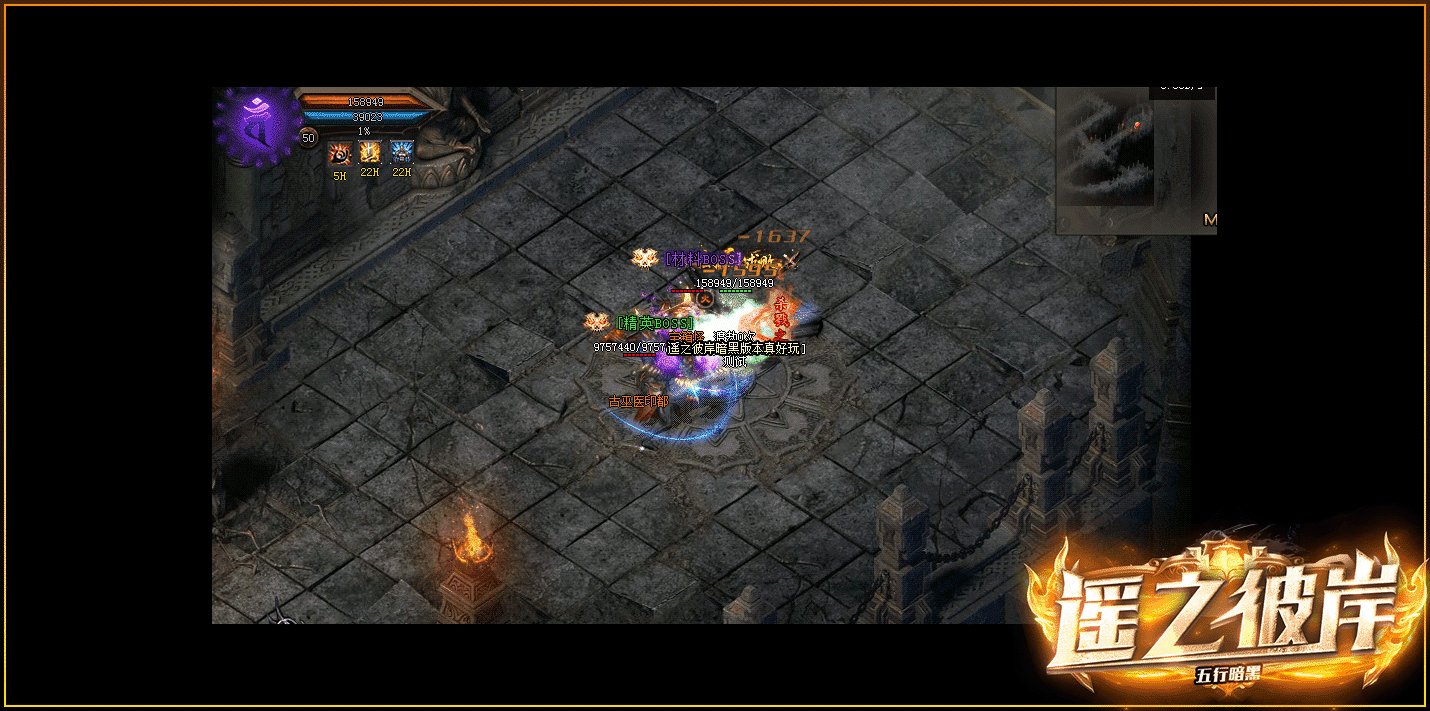
Task: Select the golden sword buff icon
Action: click(x=370, y=152)
